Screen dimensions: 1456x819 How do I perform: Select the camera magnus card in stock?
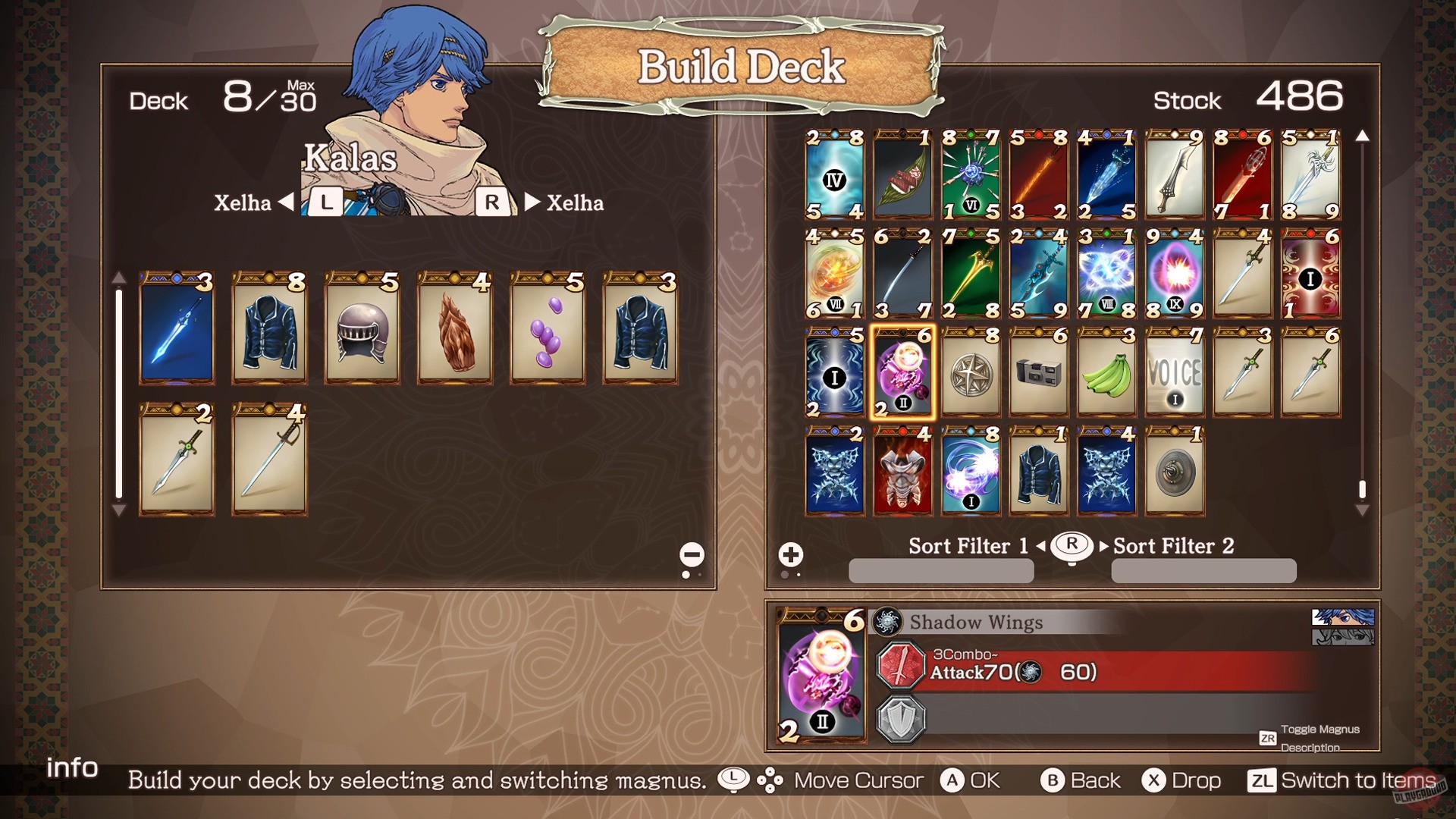[x=1038, y=375]
